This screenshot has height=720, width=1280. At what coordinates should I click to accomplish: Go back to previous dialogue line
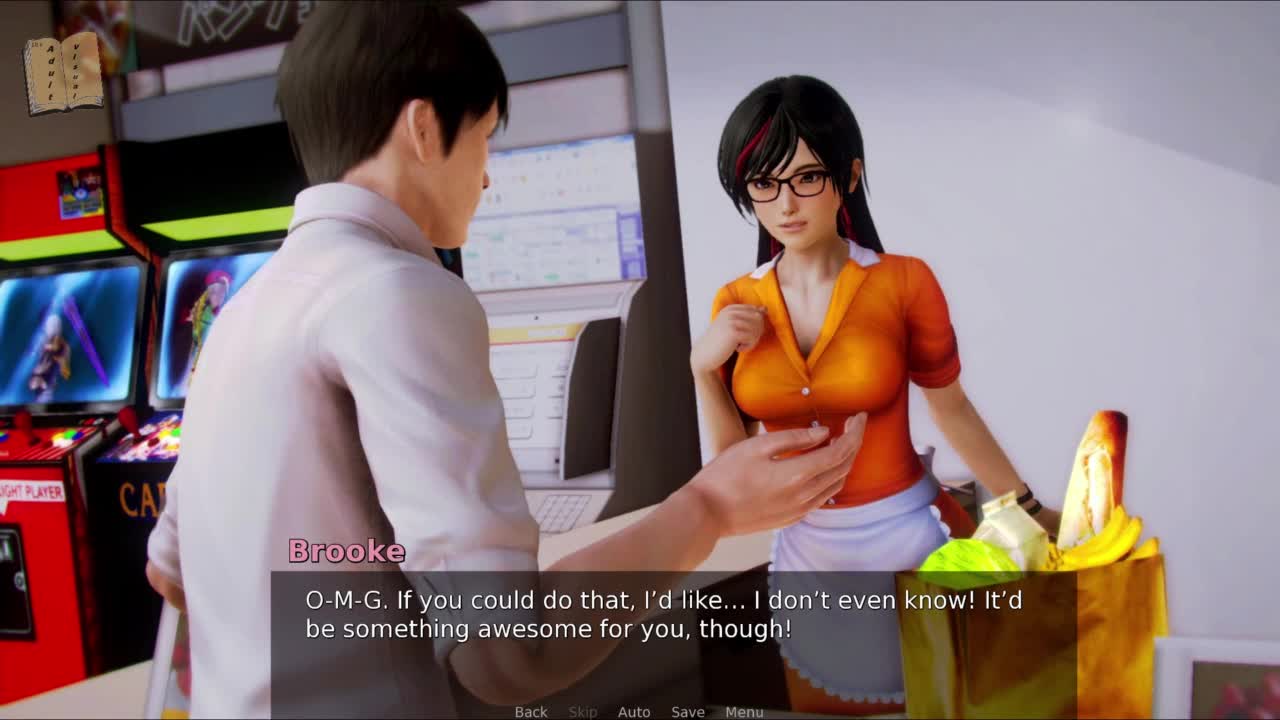[x=531, y=711]
